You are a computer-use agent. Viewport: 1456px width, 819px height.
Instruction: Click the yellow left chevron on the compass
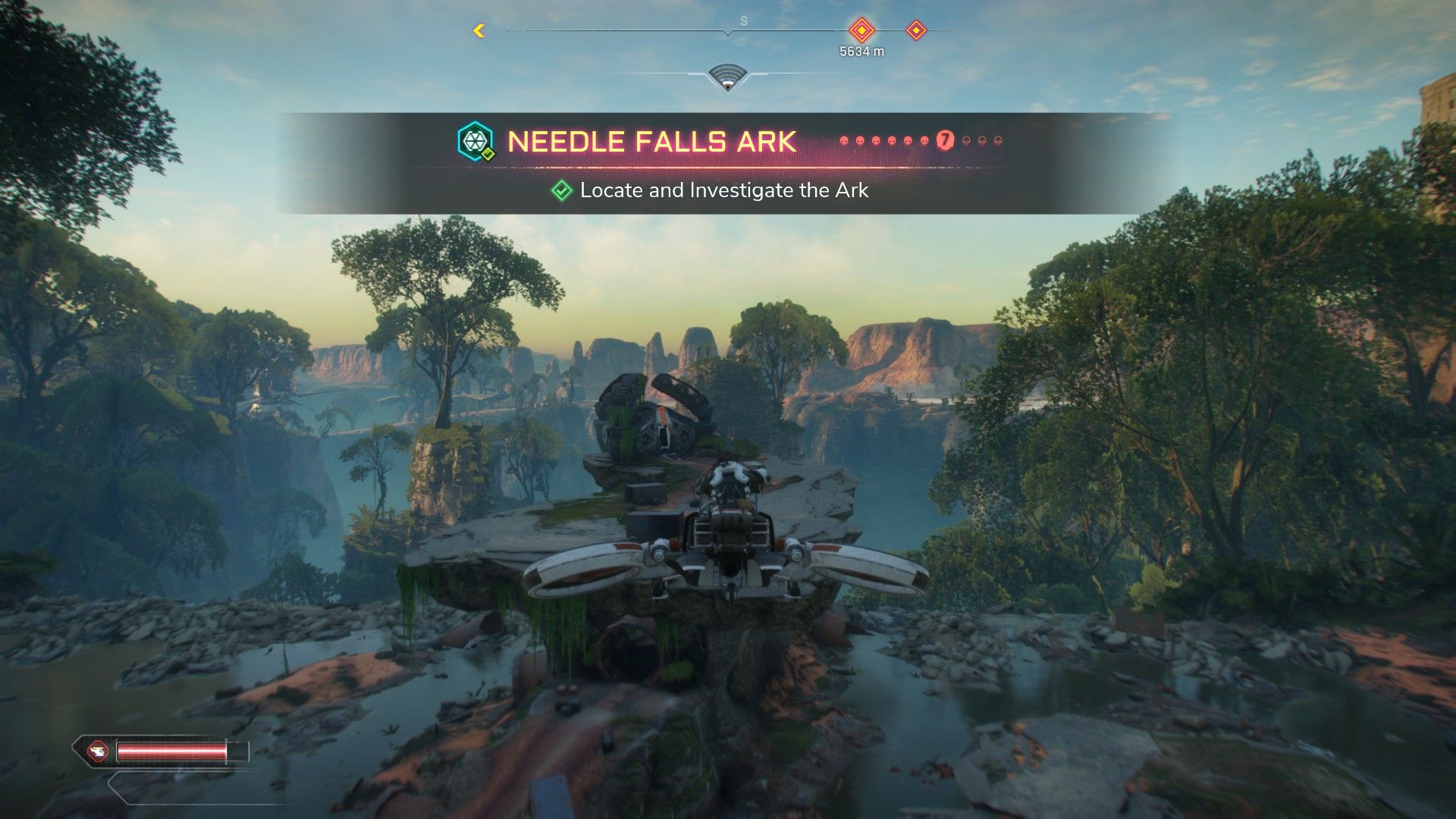pos(478,30)
